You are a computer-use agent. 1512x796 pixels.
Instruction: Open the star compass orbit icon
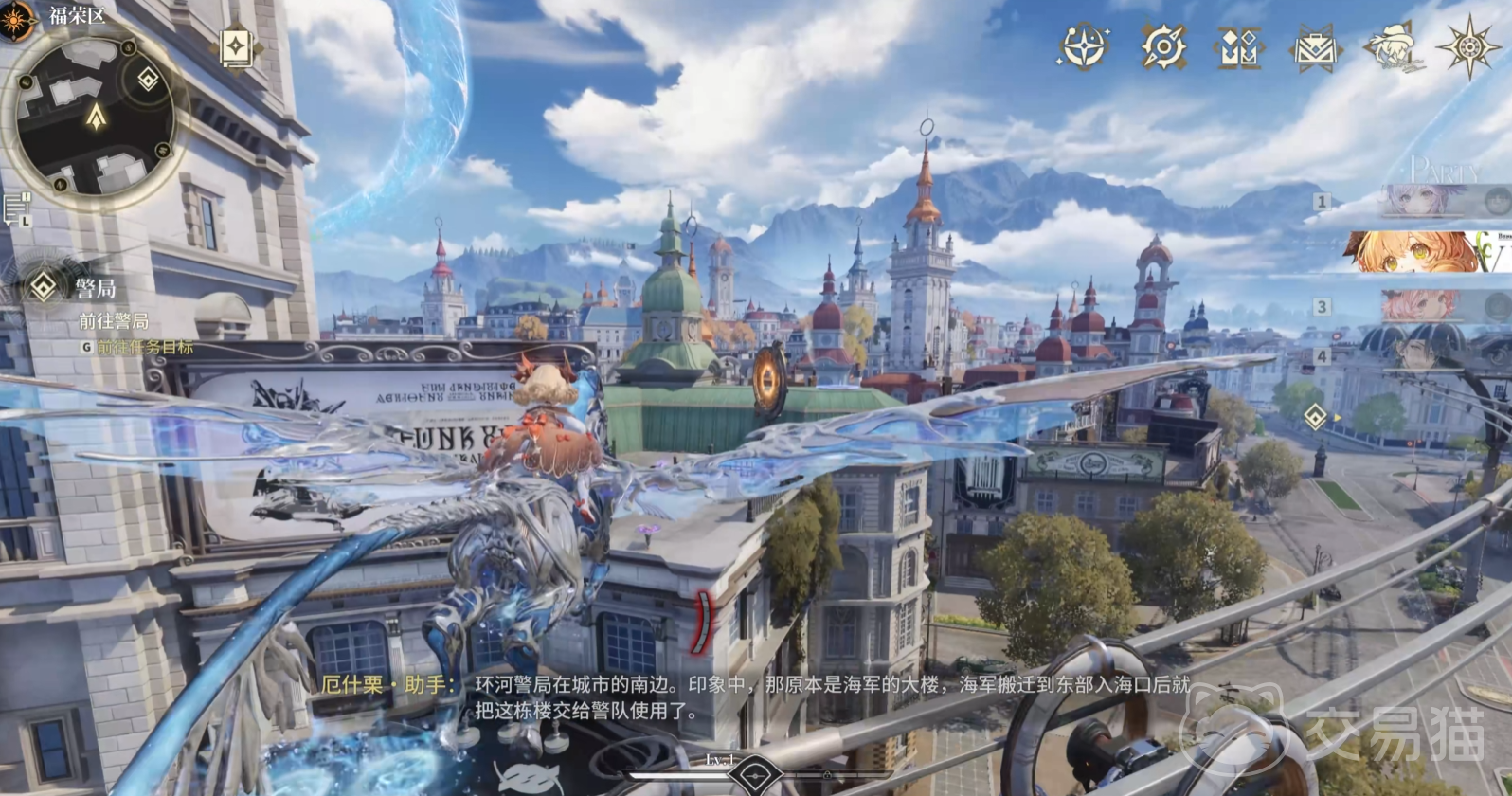coord(1085,45)
